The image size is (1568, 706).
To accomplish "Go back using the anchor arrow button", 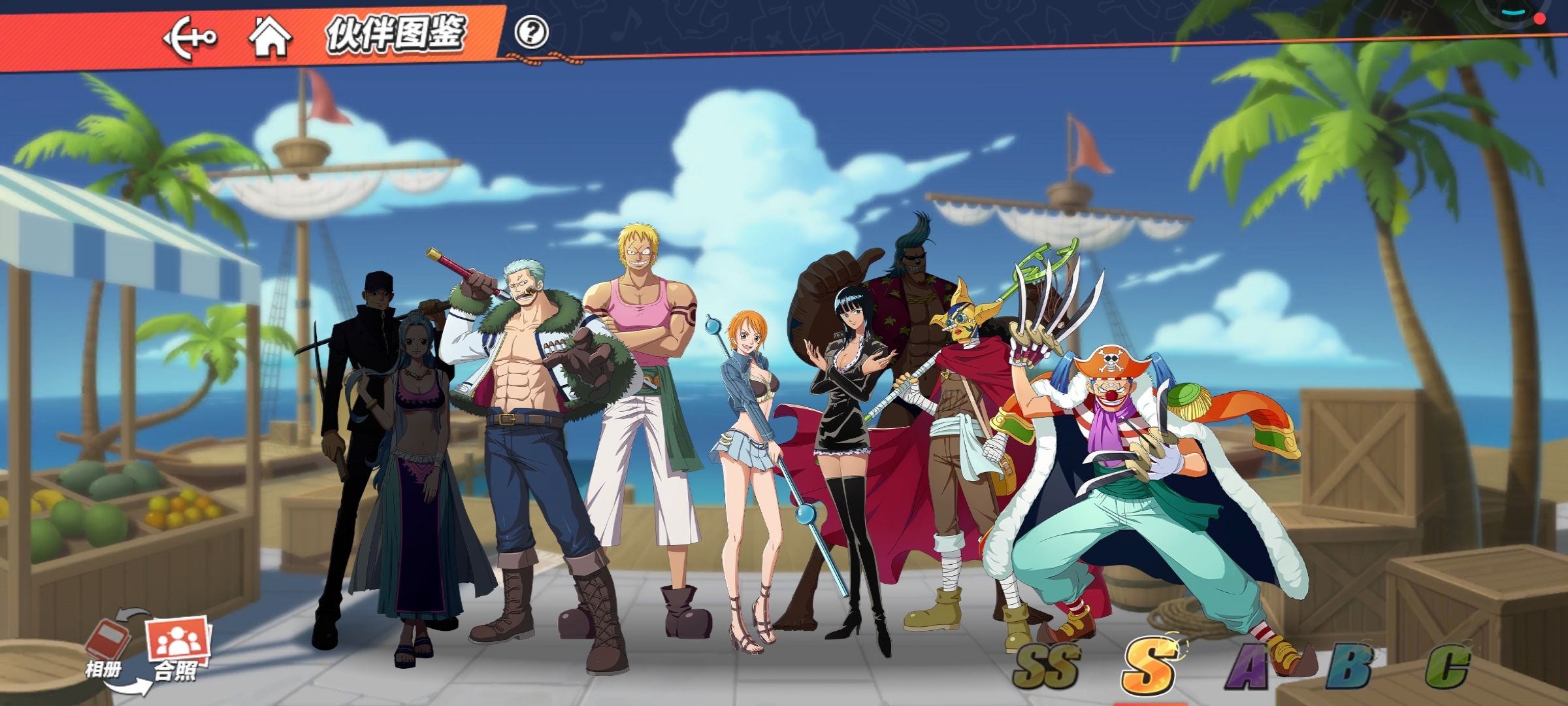I will (189, 38).
